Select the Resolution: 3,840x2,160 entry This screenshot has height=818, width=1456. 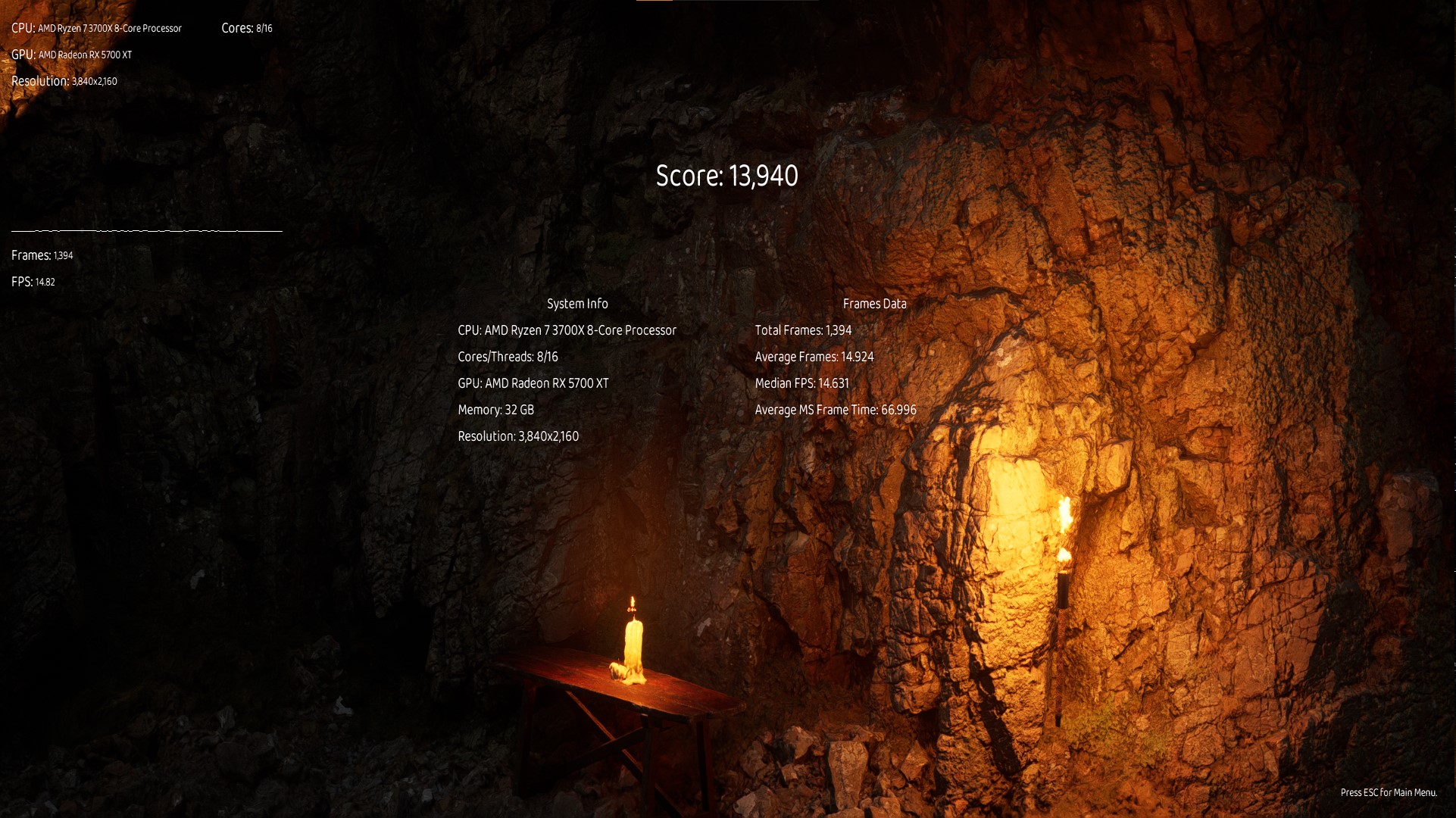pos(518,436)
